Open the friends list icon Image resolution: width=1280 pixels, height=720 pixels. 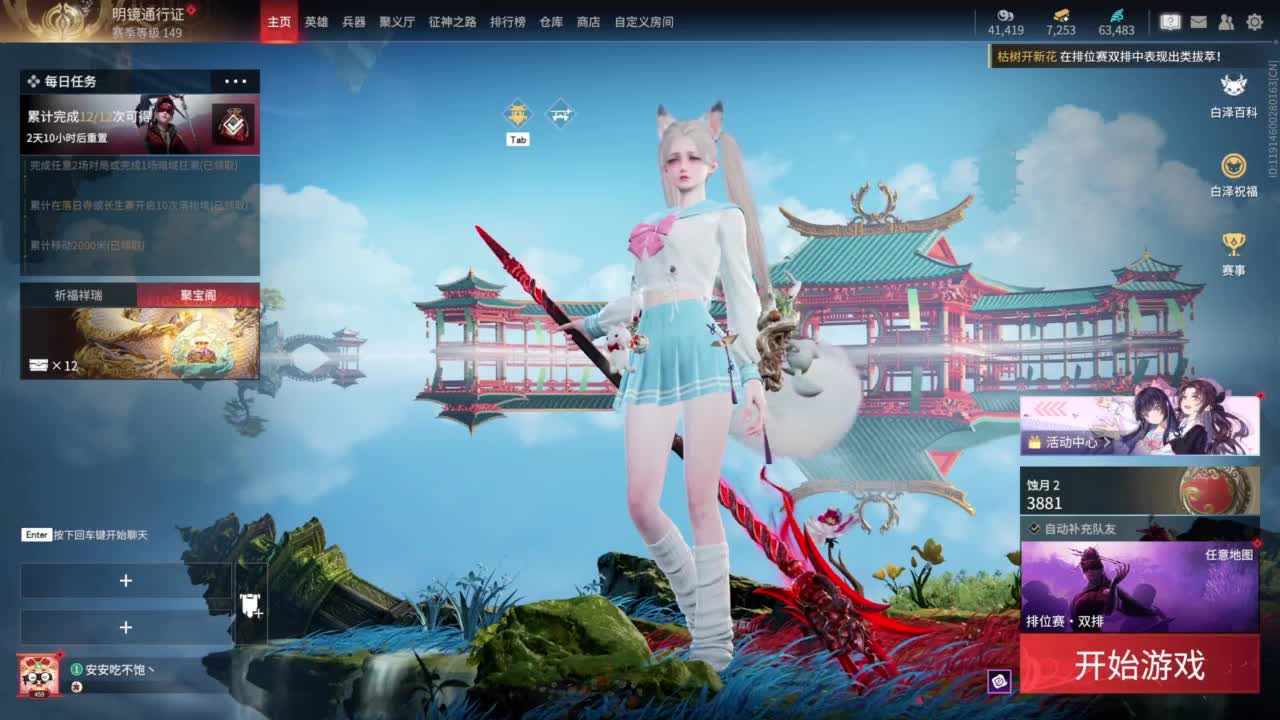1226,22
